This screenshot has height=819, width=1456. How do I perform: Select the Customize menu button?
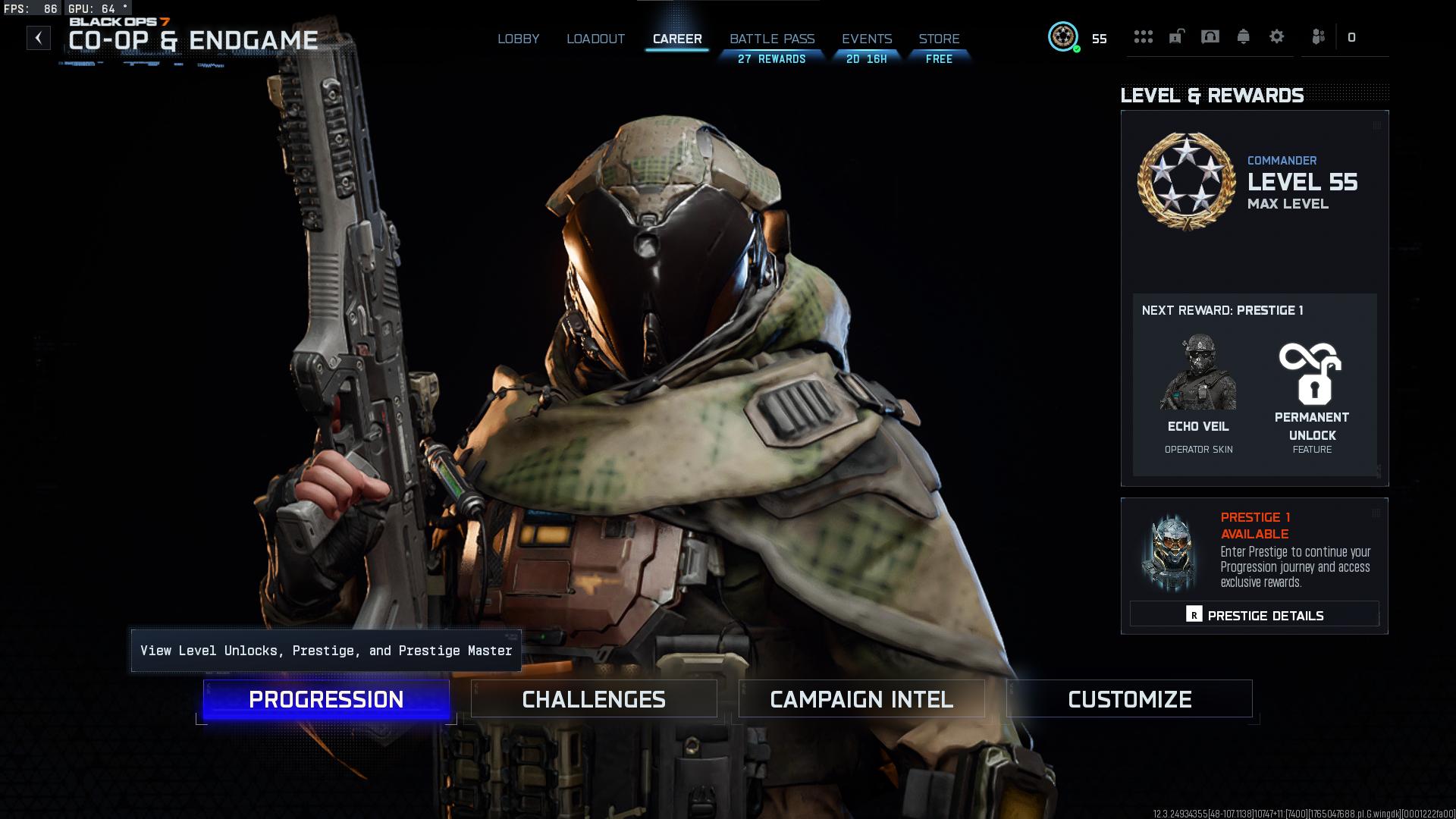pyautogui.click(x=1129, y=699)
